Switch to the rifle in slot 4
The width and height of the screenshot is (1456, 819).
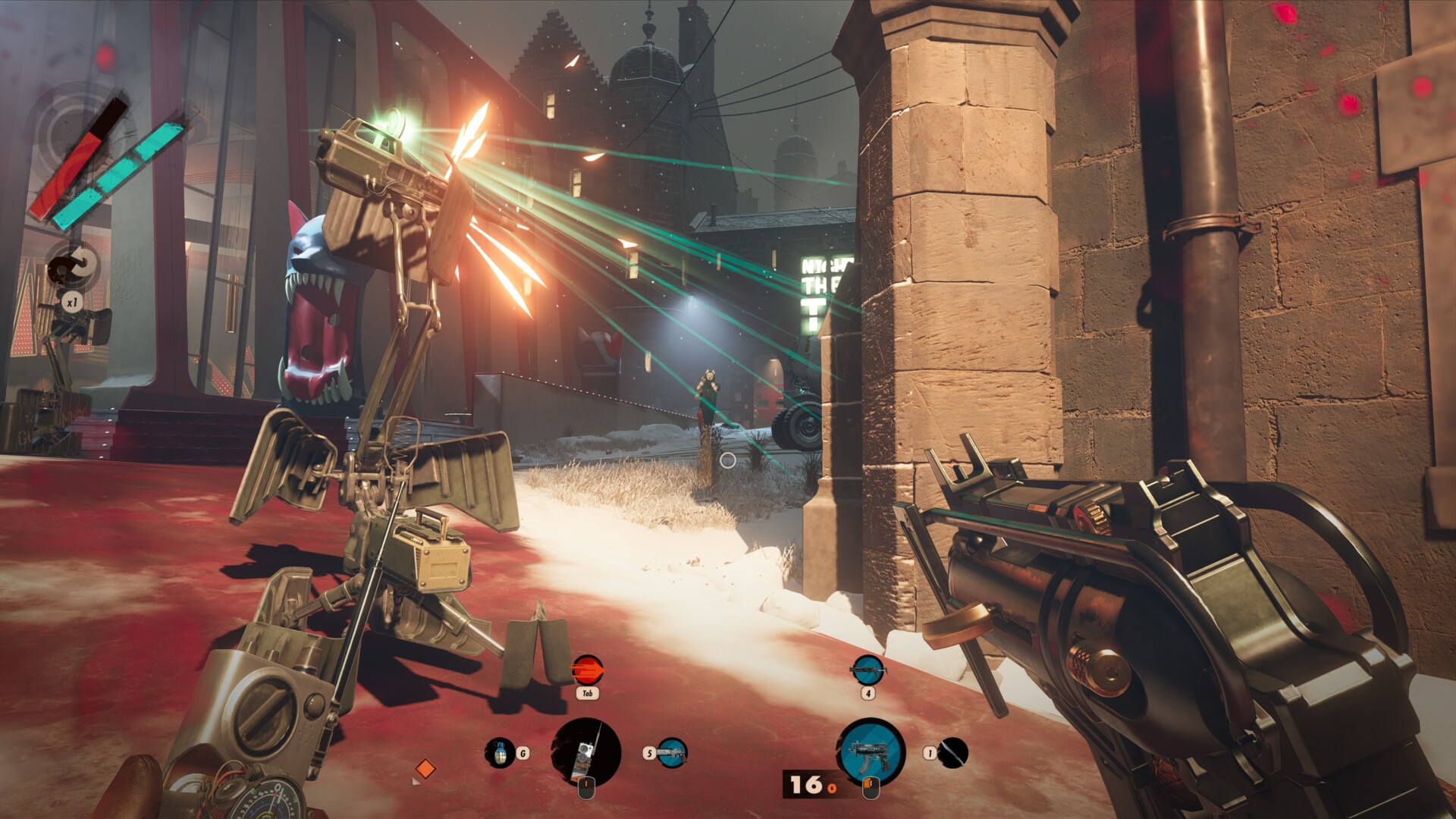(x=867, y=670)
